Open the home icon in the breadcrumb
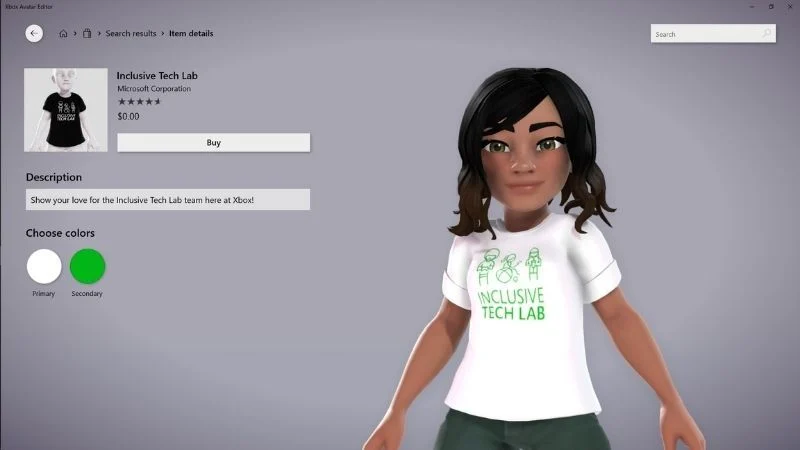Viewport: 800px width, 450px height. (63, 34)
